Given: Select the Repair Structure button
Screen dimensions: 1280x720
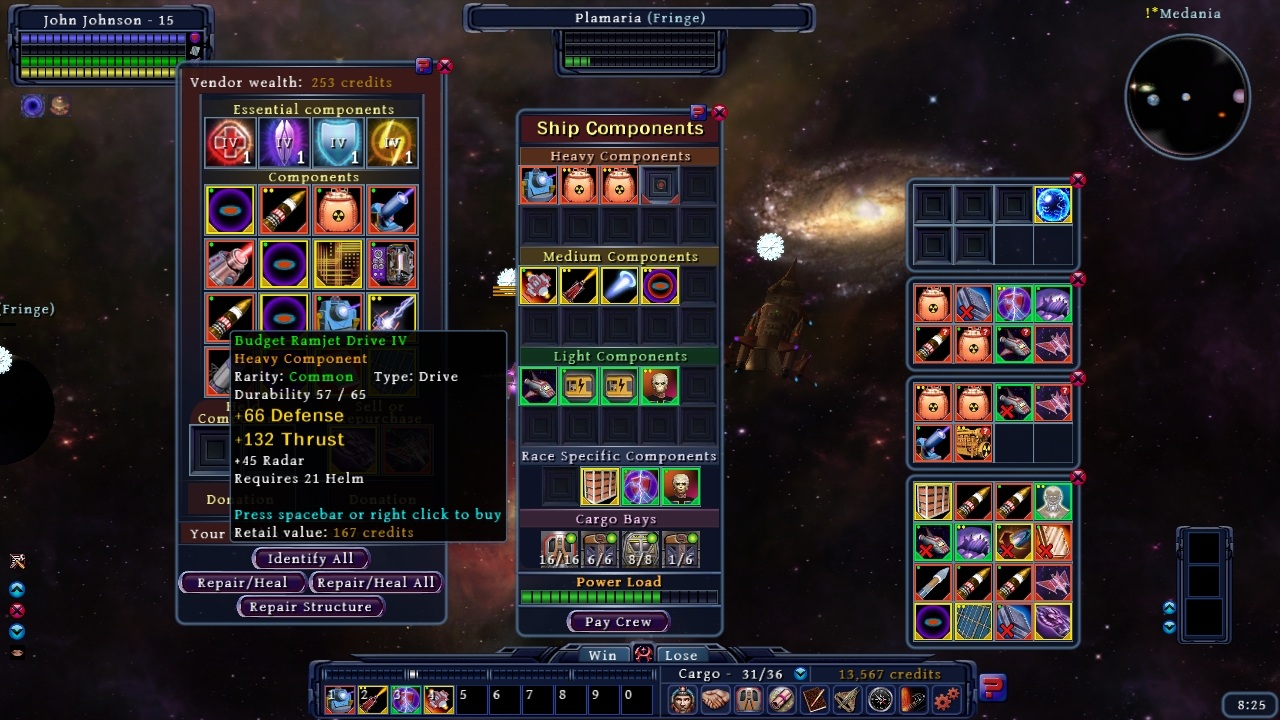Looking at the screenshot, I should (x=310, y=607).
